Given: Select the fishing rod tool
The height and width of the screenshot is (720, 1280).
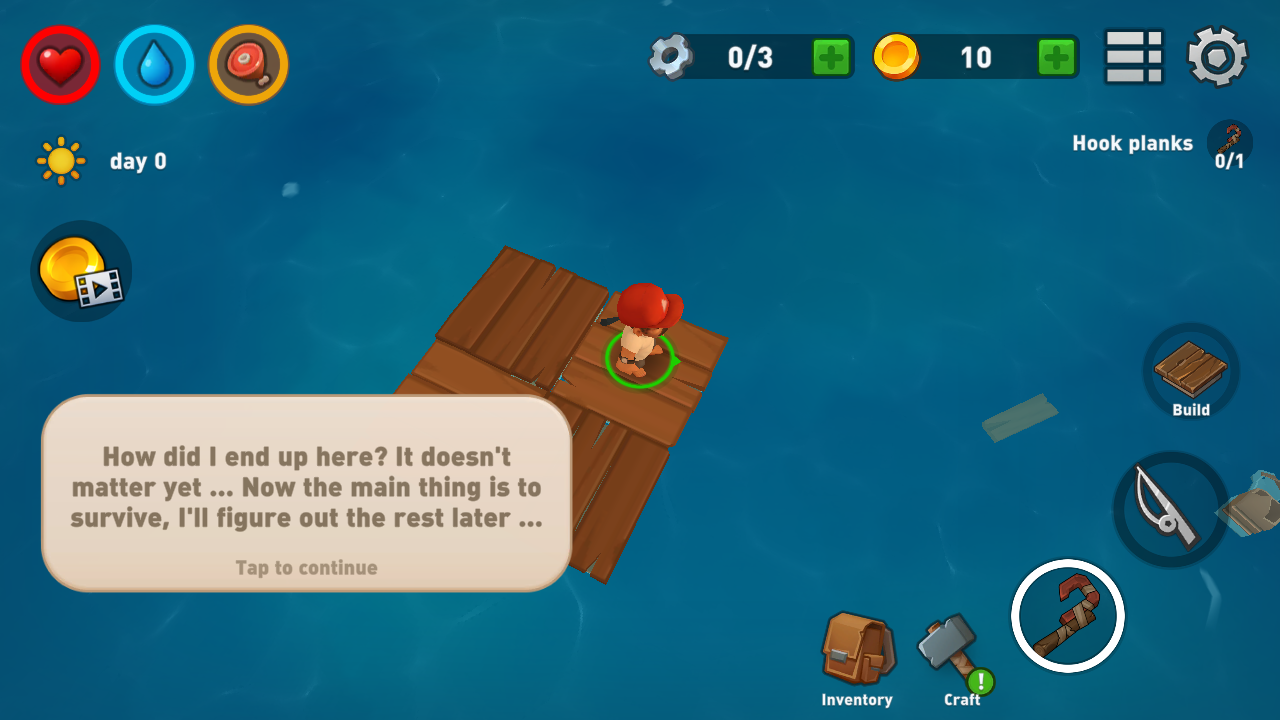Looking at the screenshot, I should [1170, 509].
